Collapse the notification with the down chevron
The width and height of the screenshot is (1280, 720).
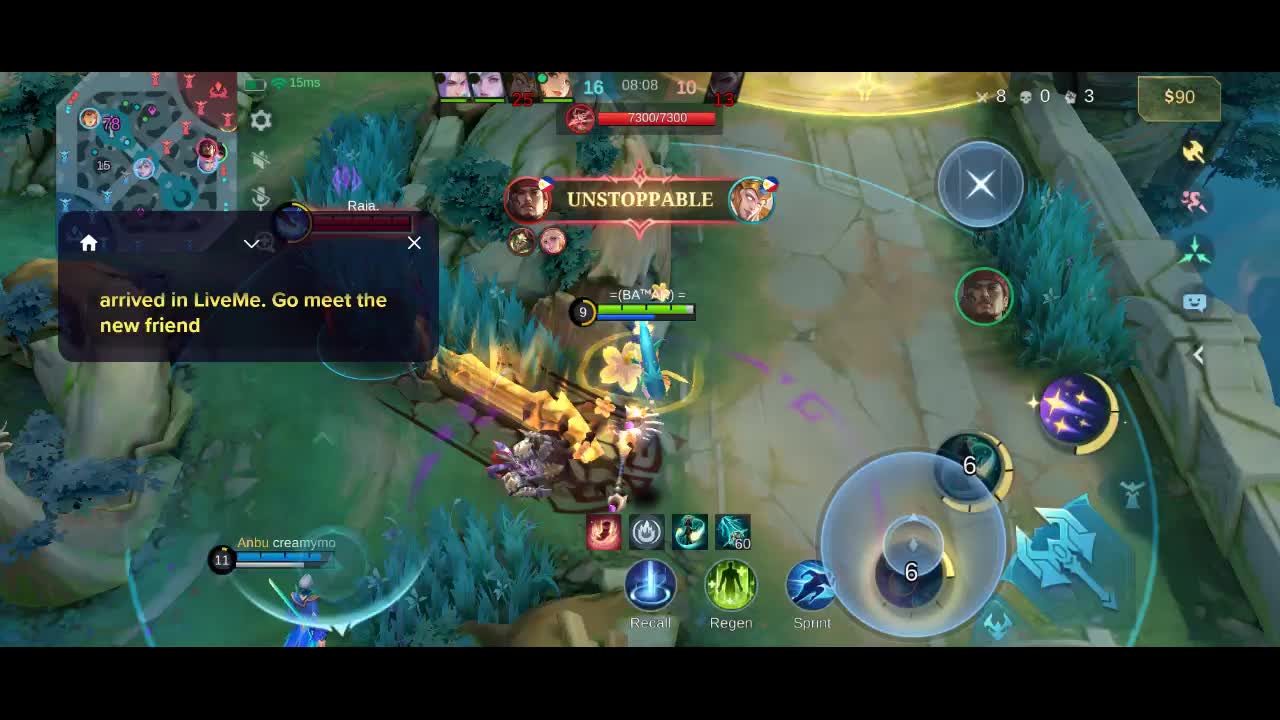click(x=252, y=243)
